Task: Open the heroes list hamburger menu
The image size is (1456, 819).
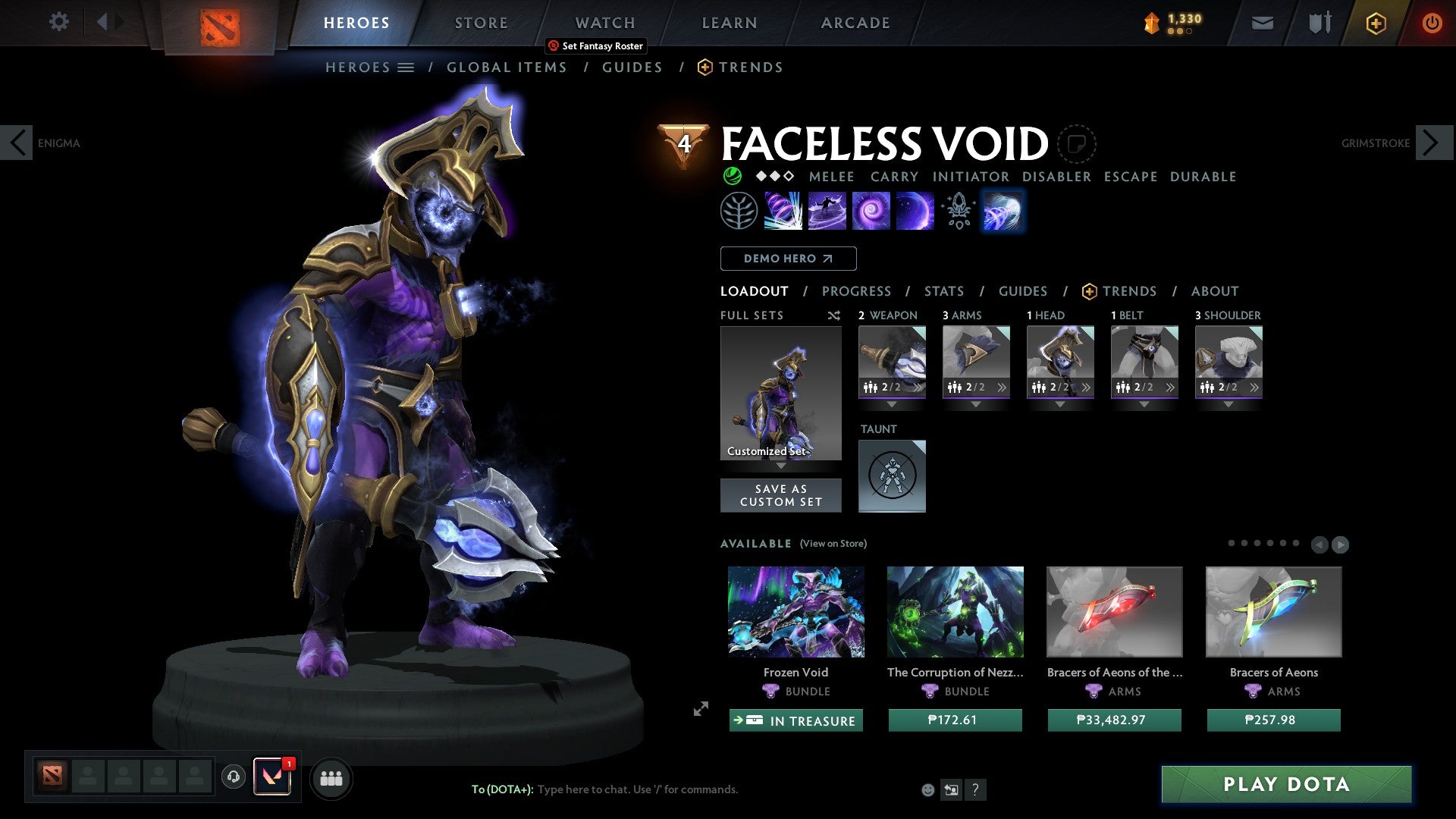Action: click(x=407, y=67)
